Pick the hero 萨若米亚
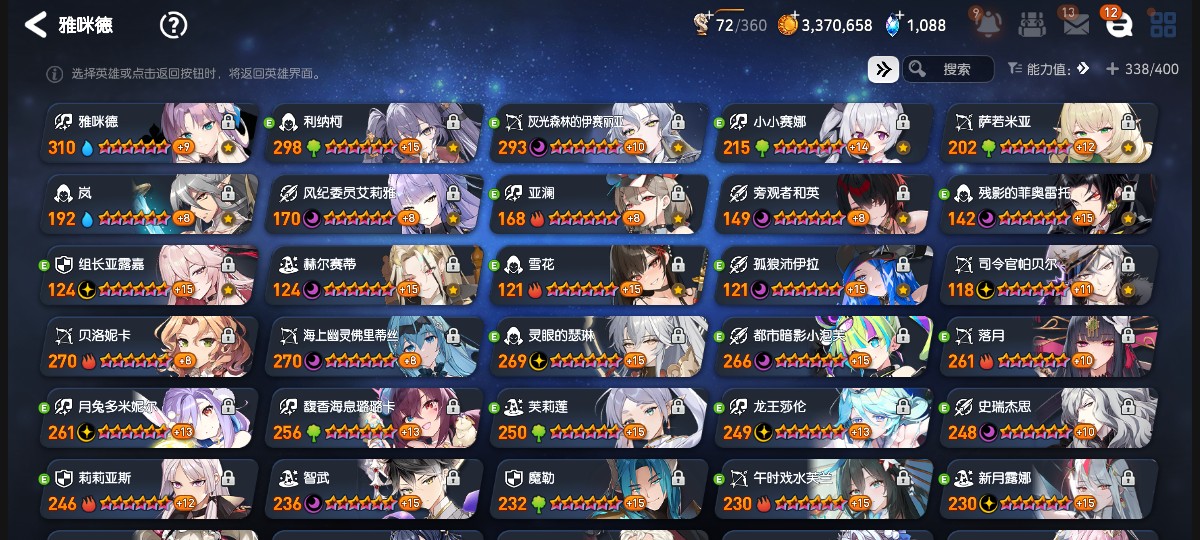Screen dimensions: 1200x540 tap(1049, 133)
